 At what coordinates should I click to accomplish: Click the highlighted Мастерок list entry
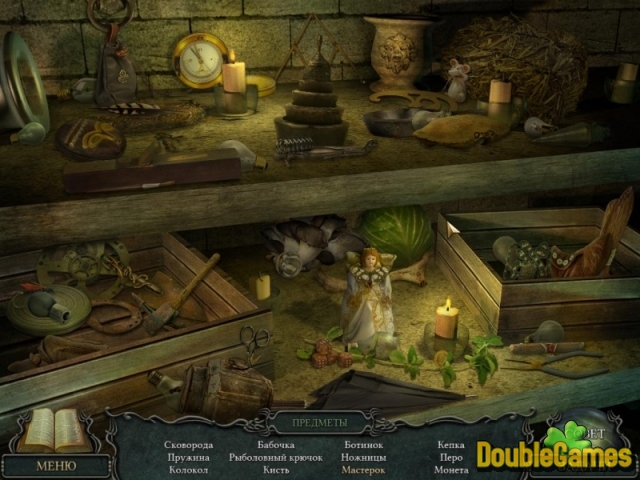[362, 469]
